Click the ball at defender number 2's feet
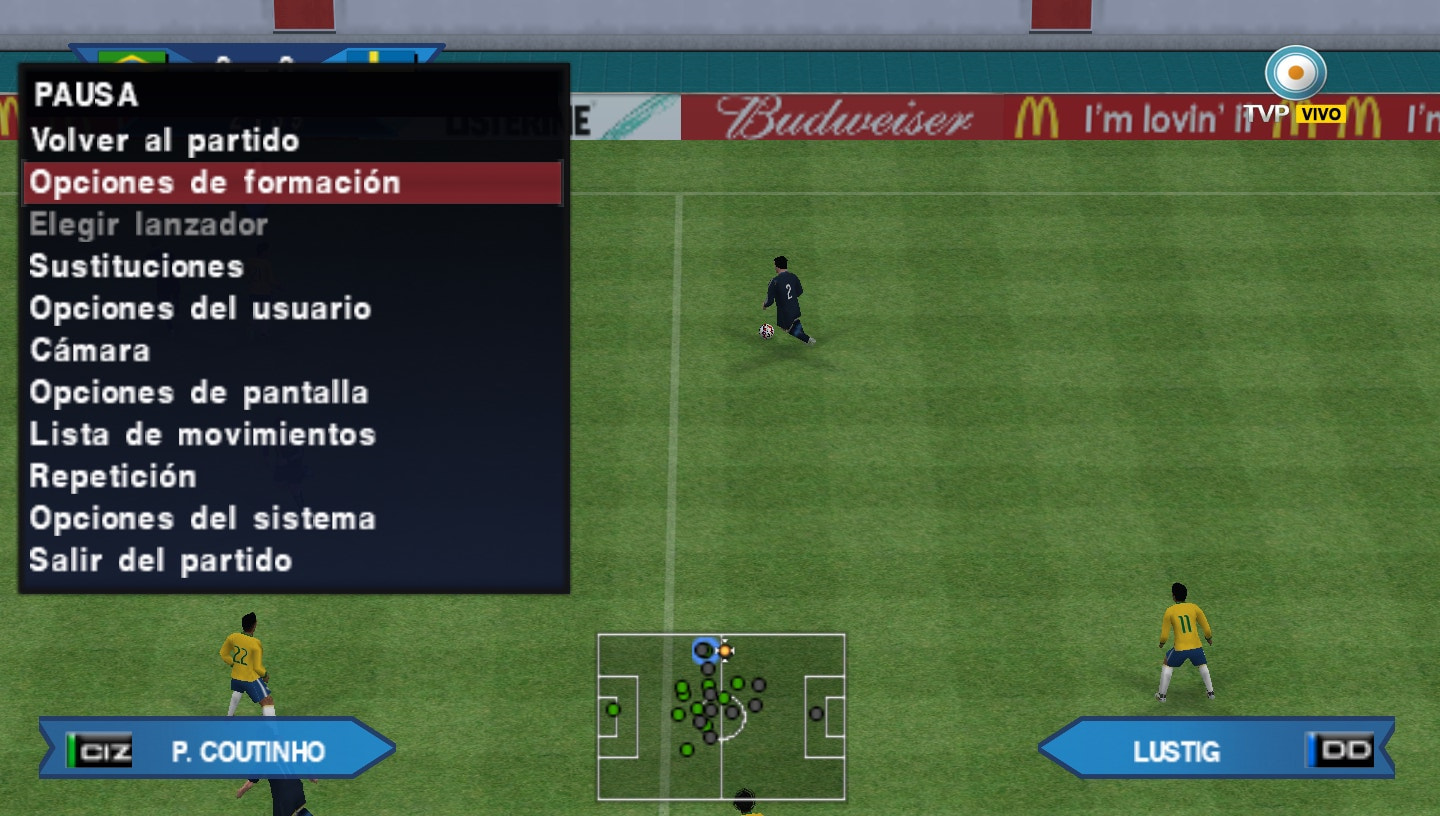 pyautogui.click(x=765, y=332)
